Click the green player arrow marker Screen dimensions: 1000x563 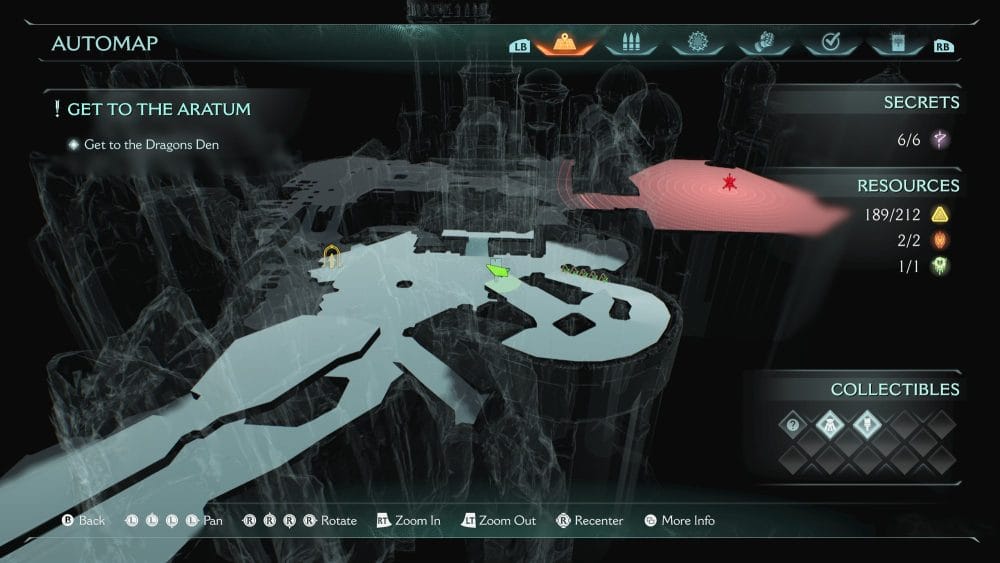coord(497,270)
